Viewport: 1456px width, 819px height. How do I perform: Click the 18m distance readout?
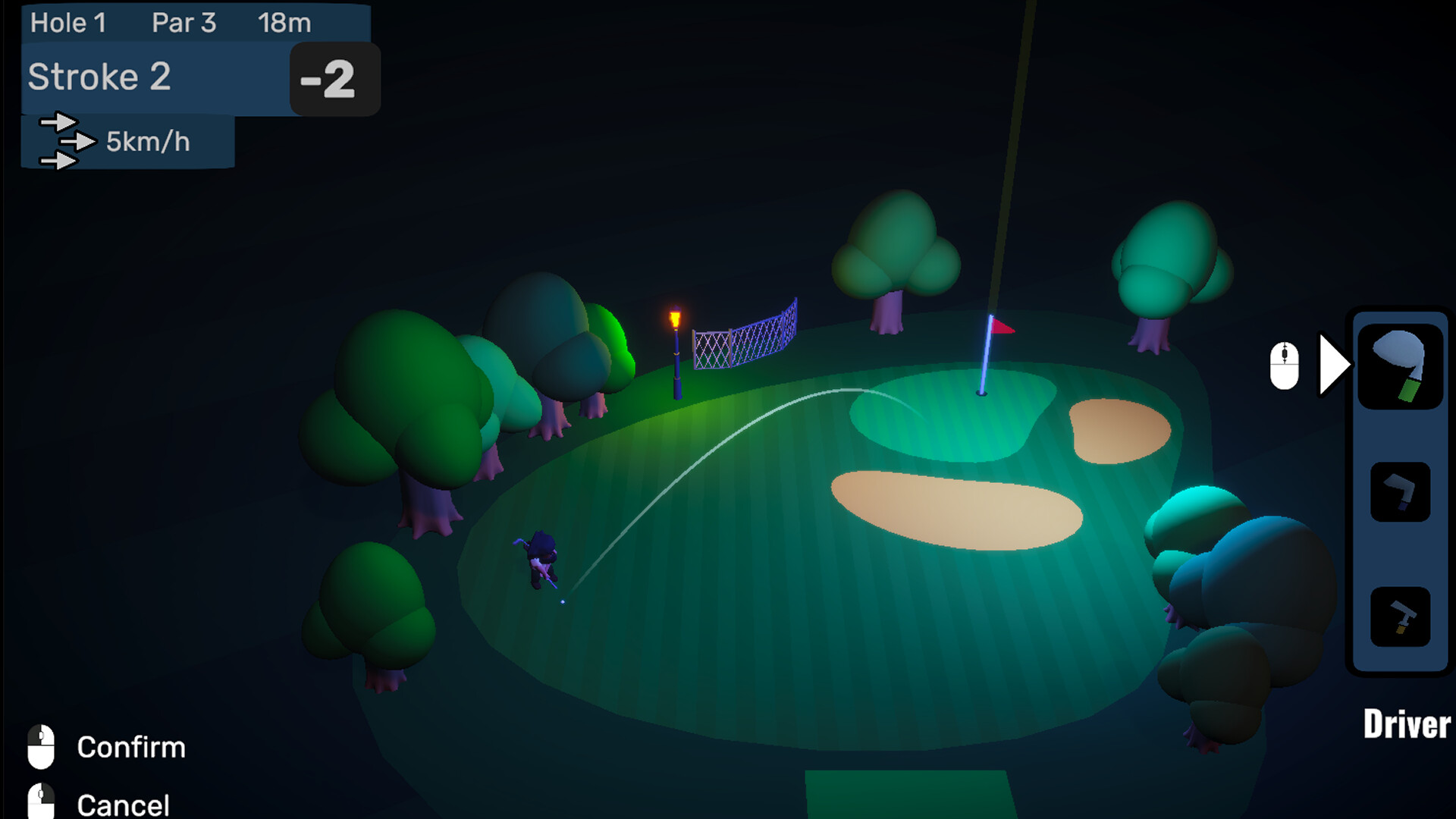(283, 23)
